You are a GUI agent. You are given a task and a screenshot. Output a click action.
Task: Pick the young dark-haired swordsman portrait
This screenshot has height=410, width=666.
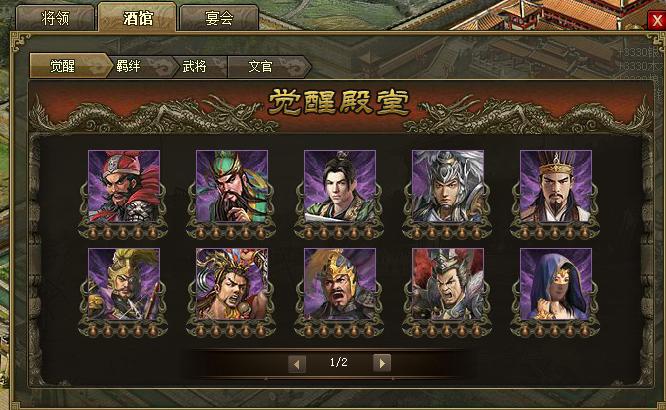pos(340,186)
